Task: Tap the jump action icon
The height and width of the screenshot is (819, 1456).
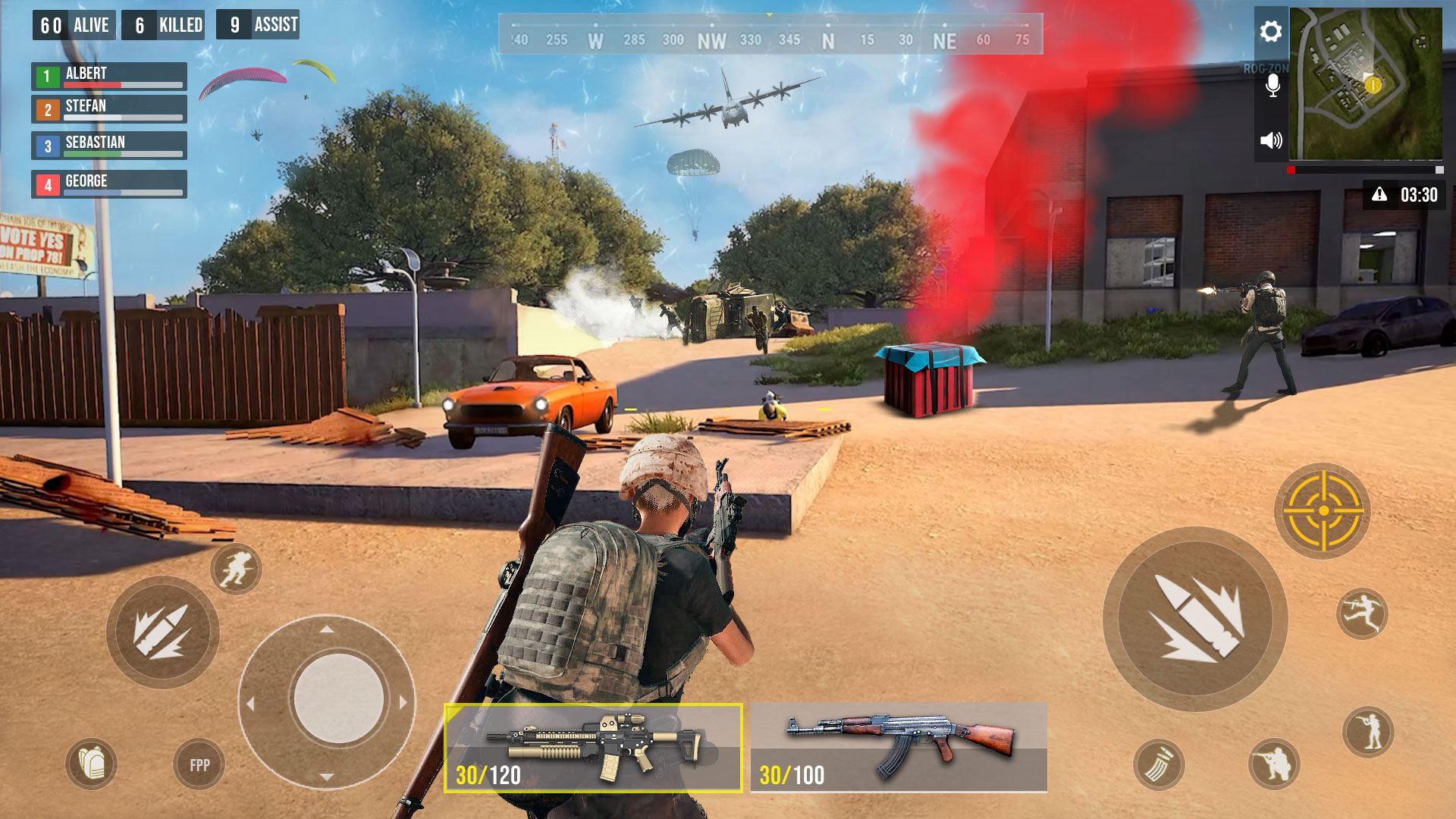Action: 1362,613
